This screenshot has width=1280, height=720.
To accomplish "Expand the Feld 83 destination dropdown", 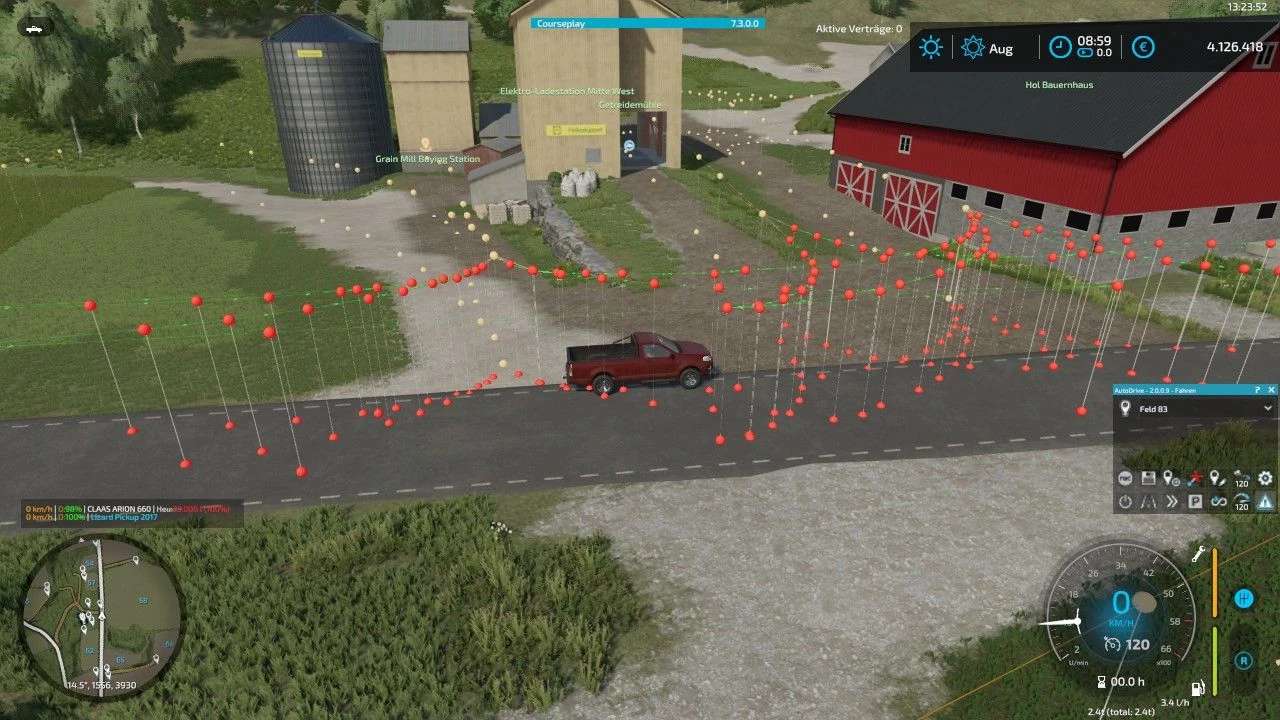I will click(1268, 408).
